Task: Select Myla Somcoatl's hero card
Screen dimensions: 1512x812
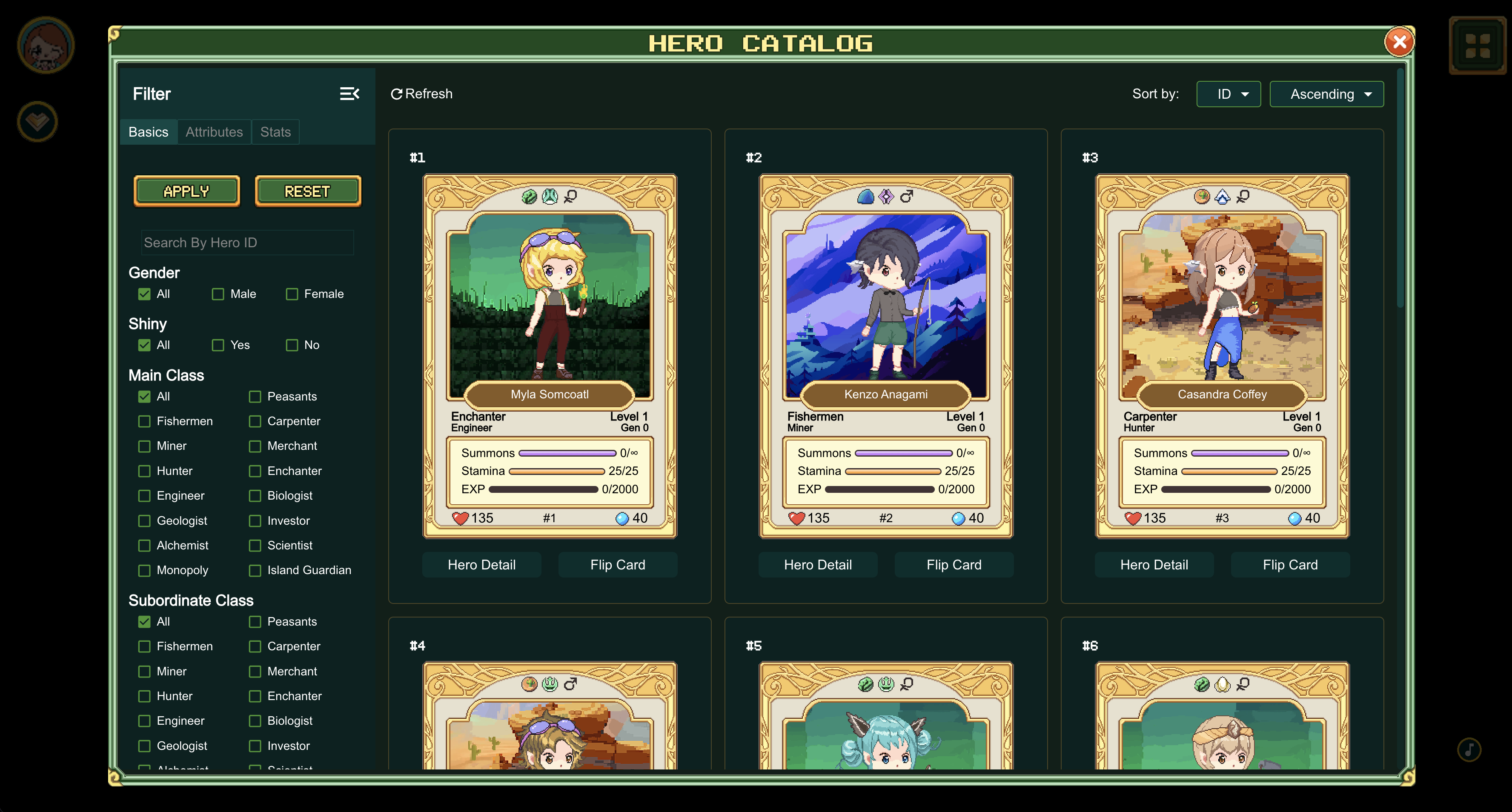Action: 550,355
